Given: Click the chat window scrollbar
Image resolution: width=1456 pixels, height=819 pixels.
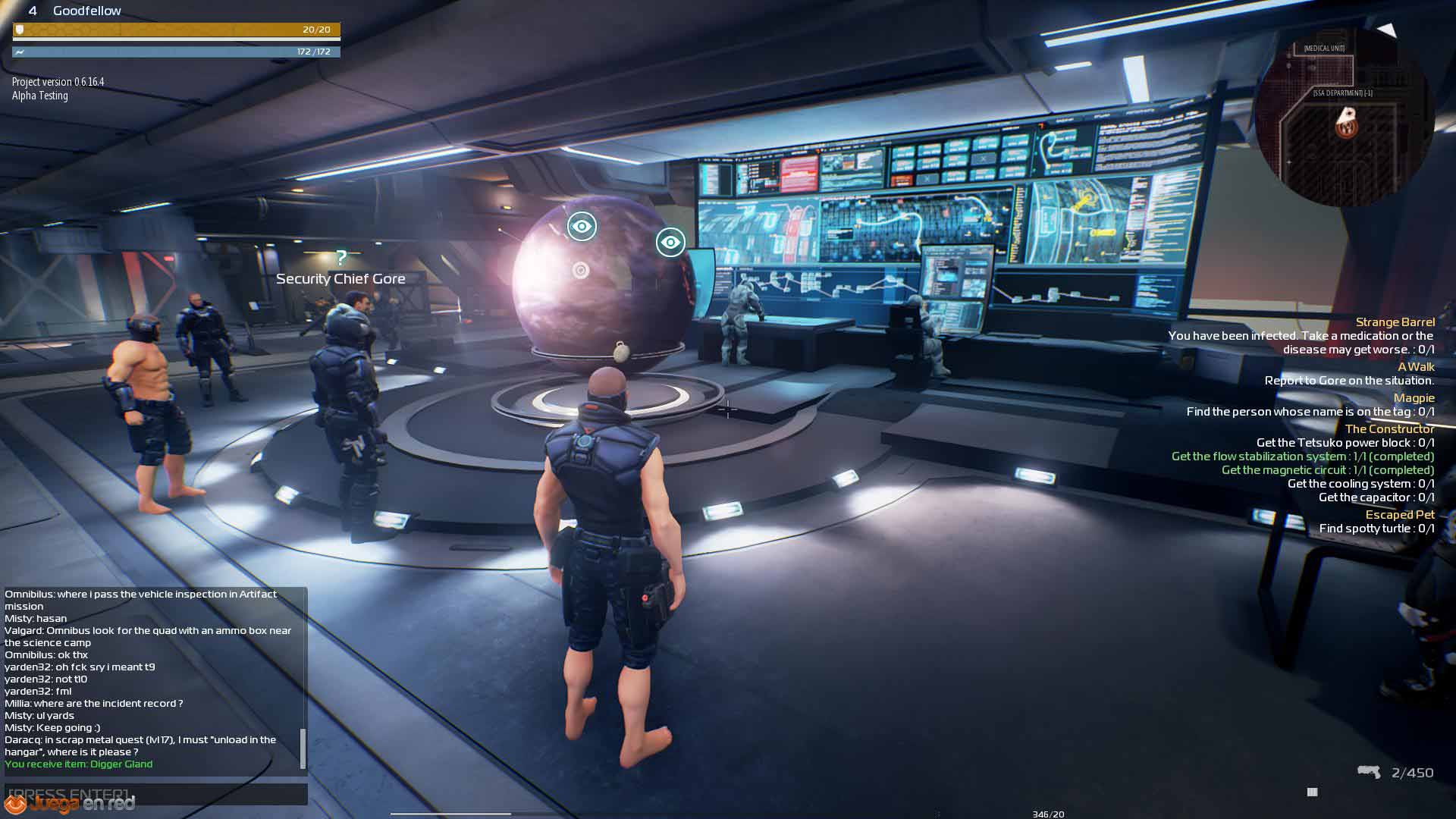Looking at the screenshot, I should [x=303, y=748].
